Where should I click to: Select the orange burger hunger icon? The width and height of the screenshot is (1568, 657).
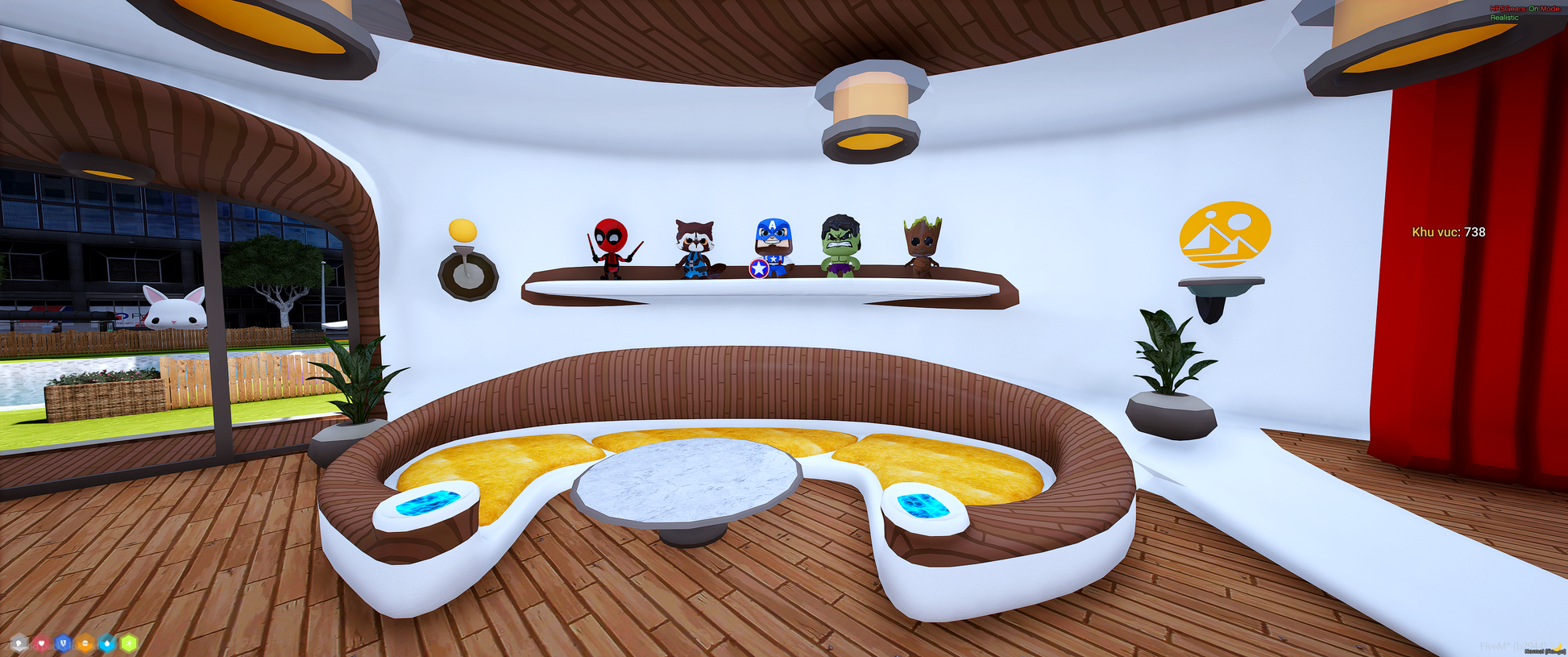point(85,643)
